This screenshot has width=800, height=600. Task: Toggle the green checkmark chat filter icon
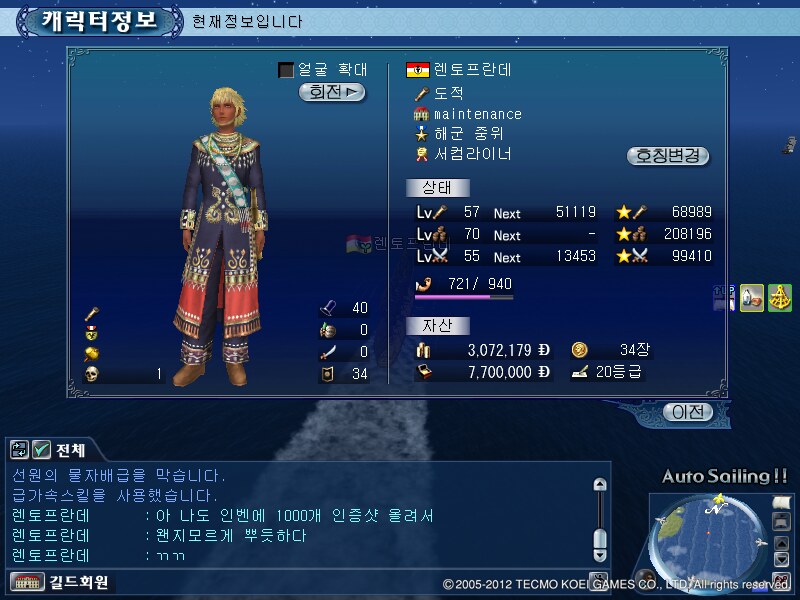42,449
